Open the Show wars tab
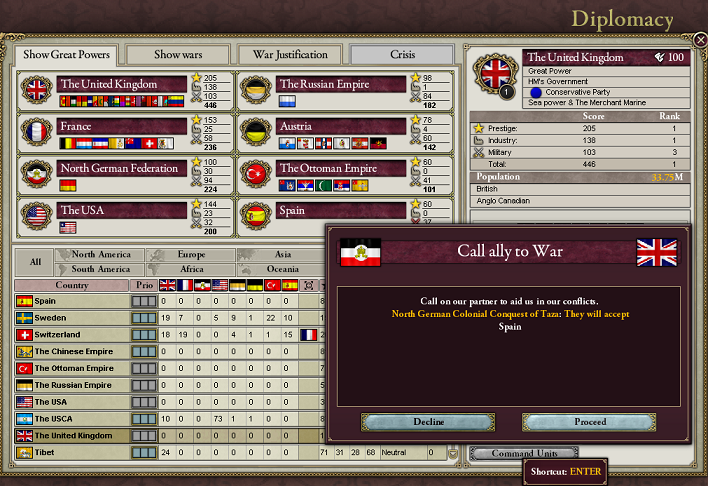The height and width of the screenshot is (486, 708). coord(177,54)
